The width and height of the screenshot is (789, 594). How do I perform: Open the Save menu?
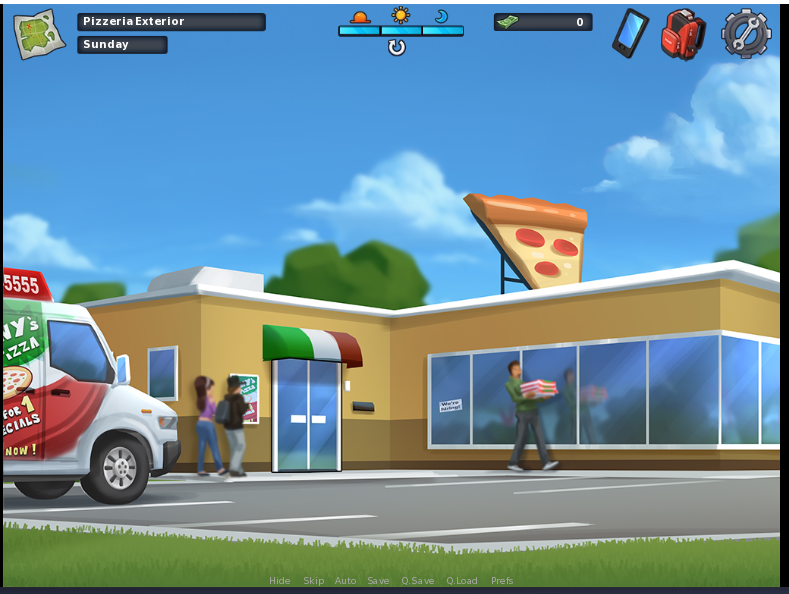[x=378, y=581]
